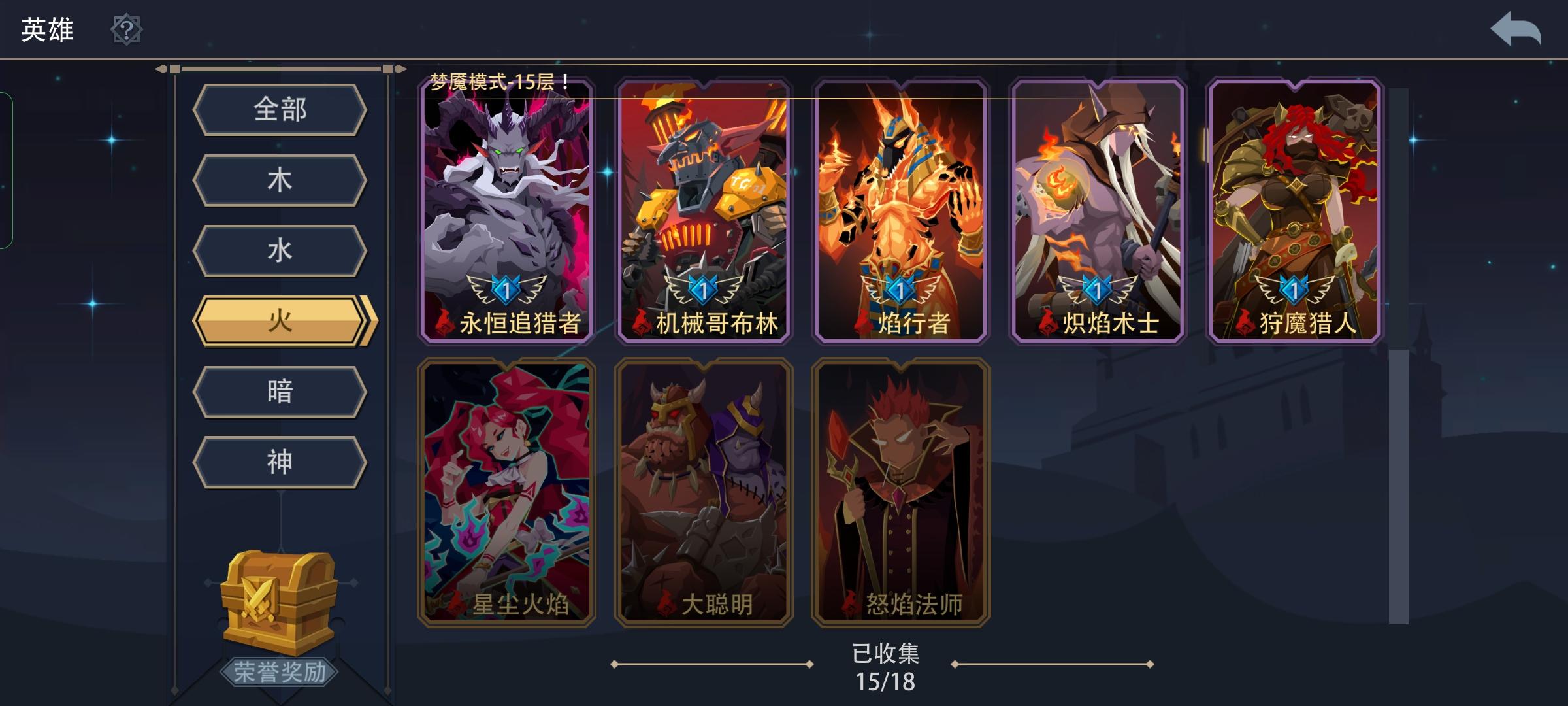
Task: Click the left arrow of the filter scrollbar
Action: (161, 67)
